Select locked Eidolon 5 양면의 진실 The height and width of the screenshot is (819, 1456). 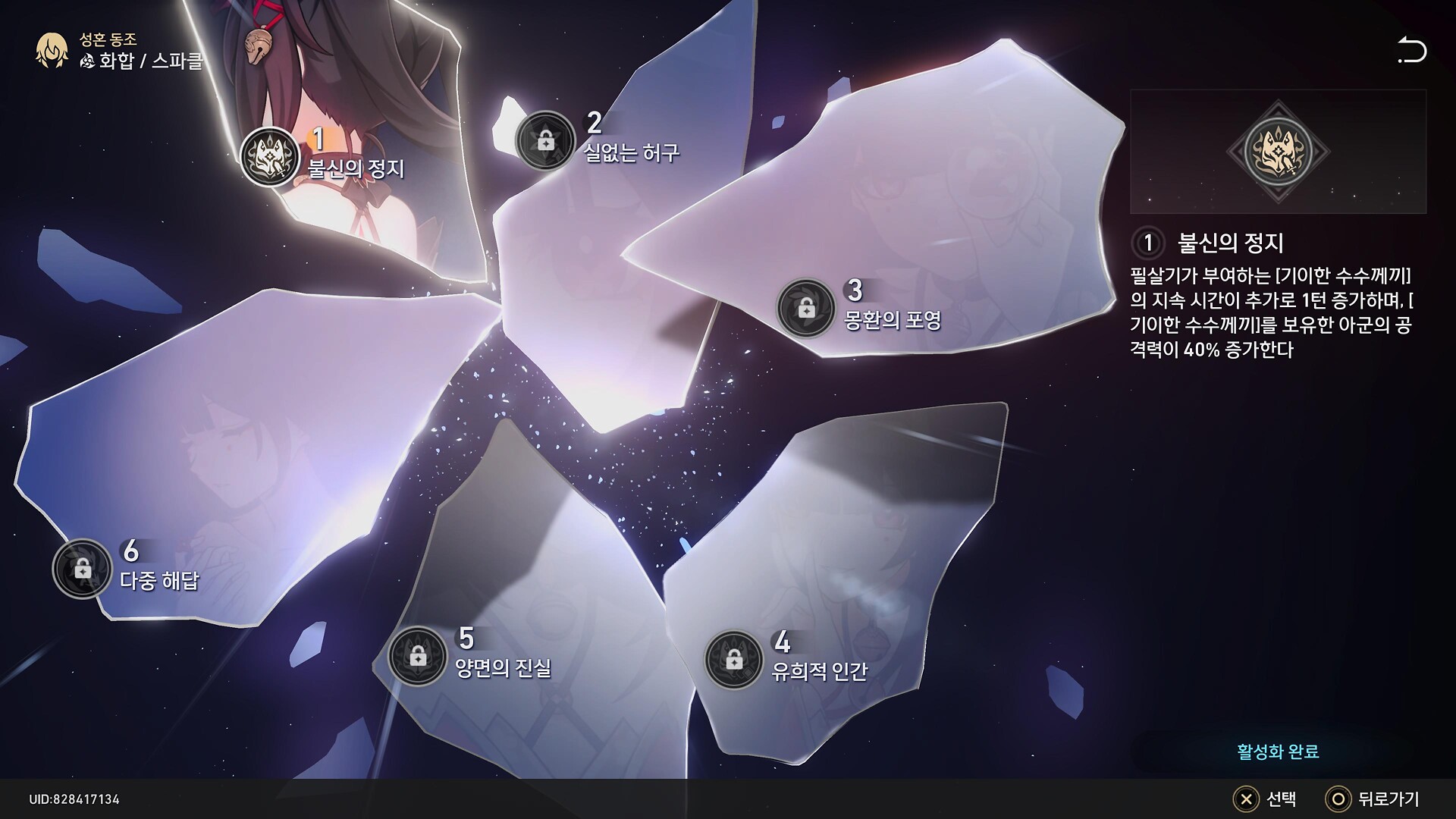417,656
